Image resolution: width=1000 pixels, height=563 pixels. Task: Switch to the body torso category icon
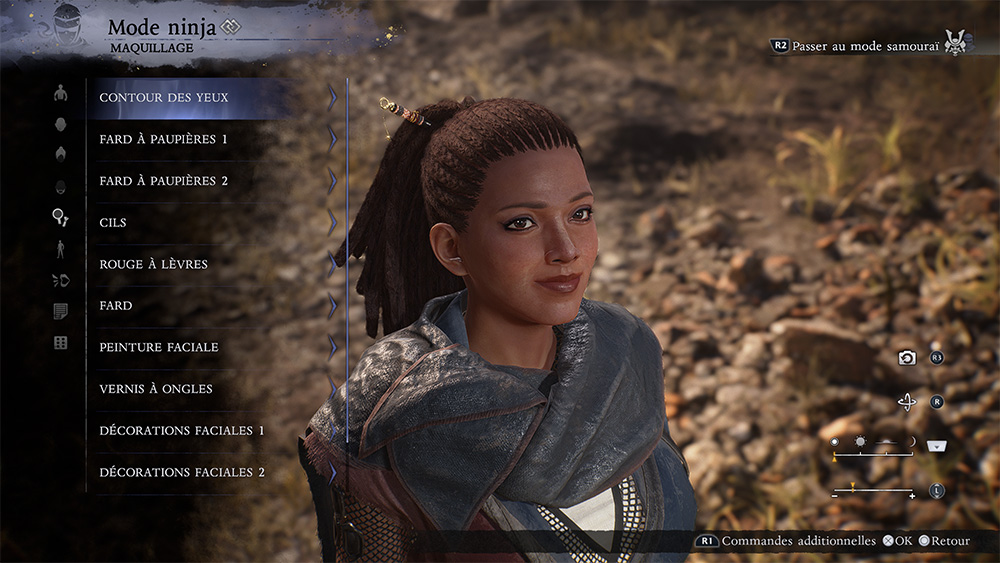60,93
